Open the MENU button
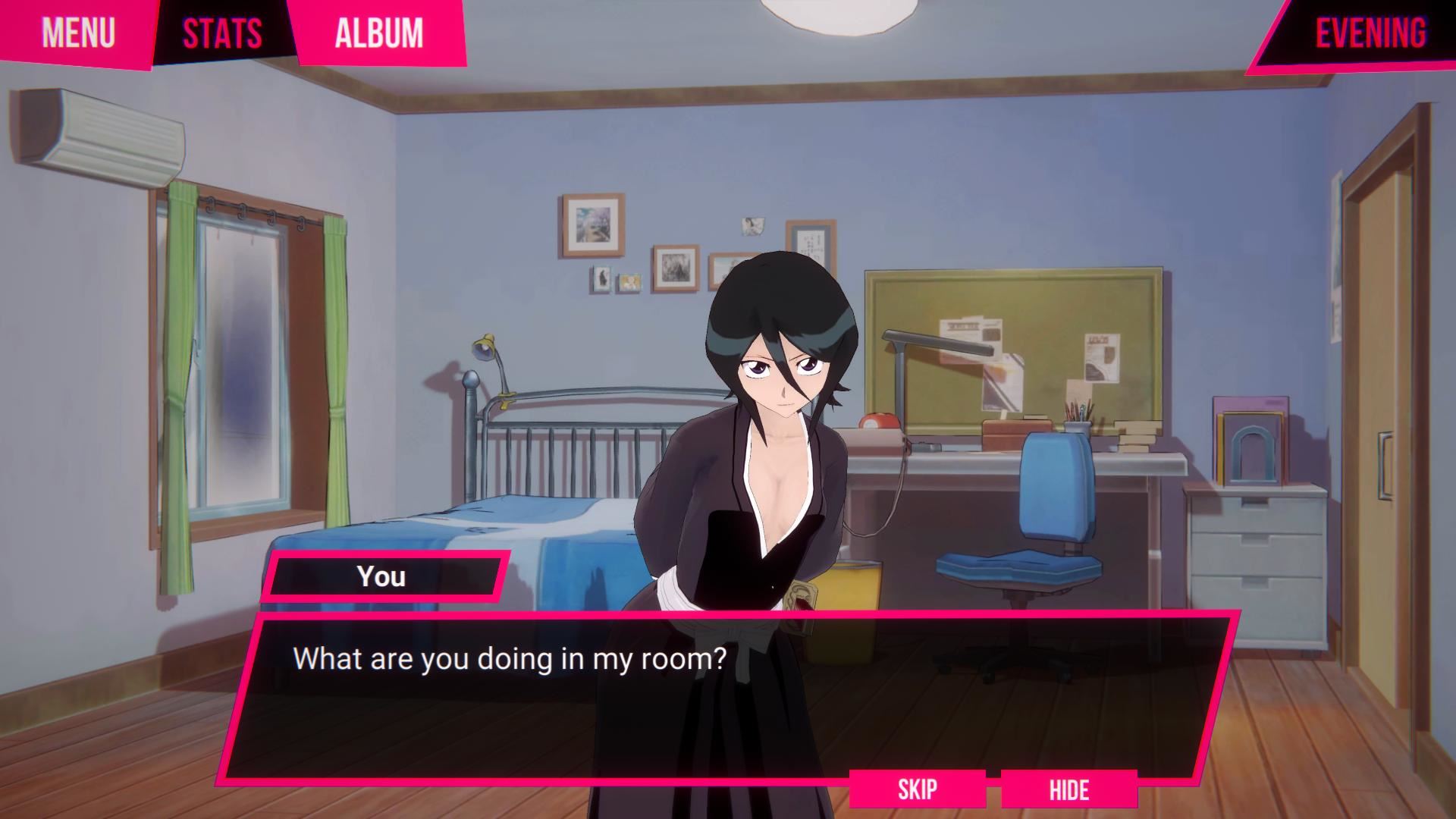 77,33
